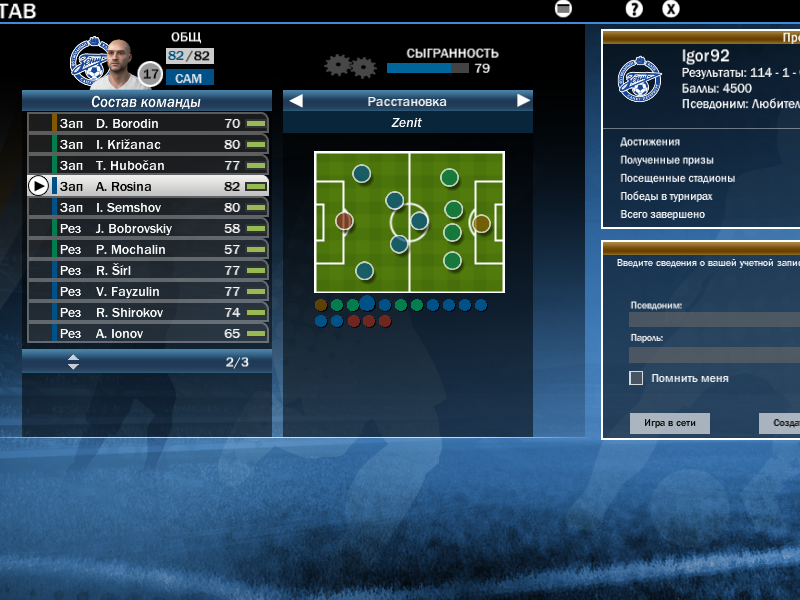Focus the Пароль input field
This screenshot has width=800, height=600.
(x=714, y=355)
